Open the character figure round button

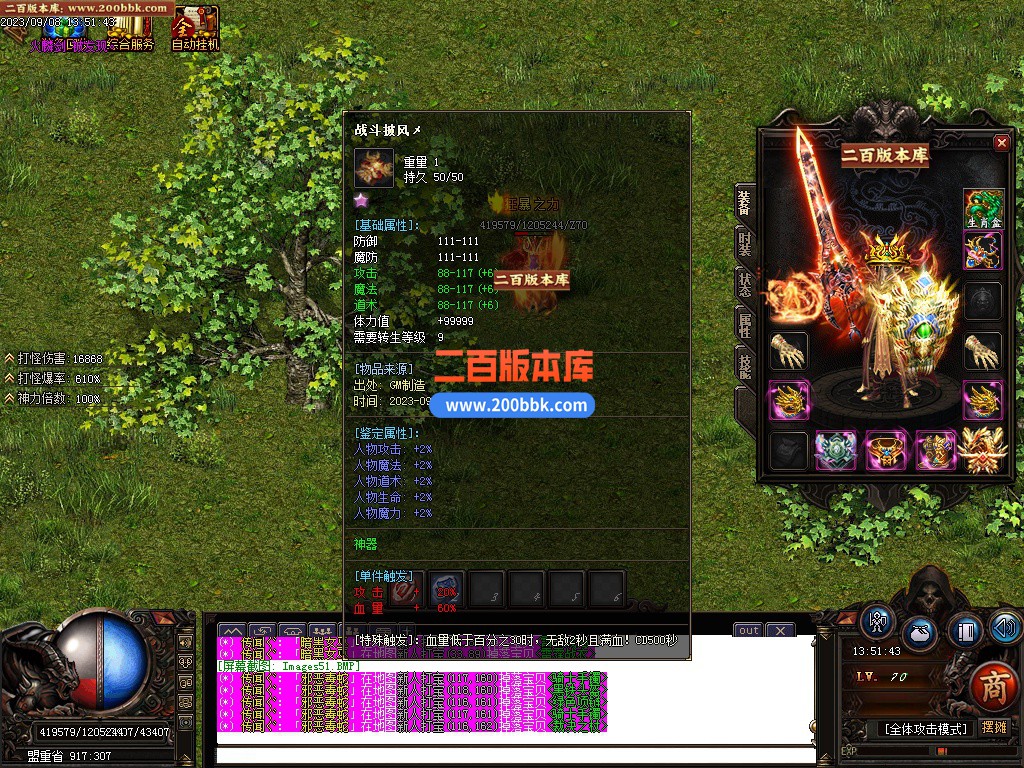click(877, 622)
